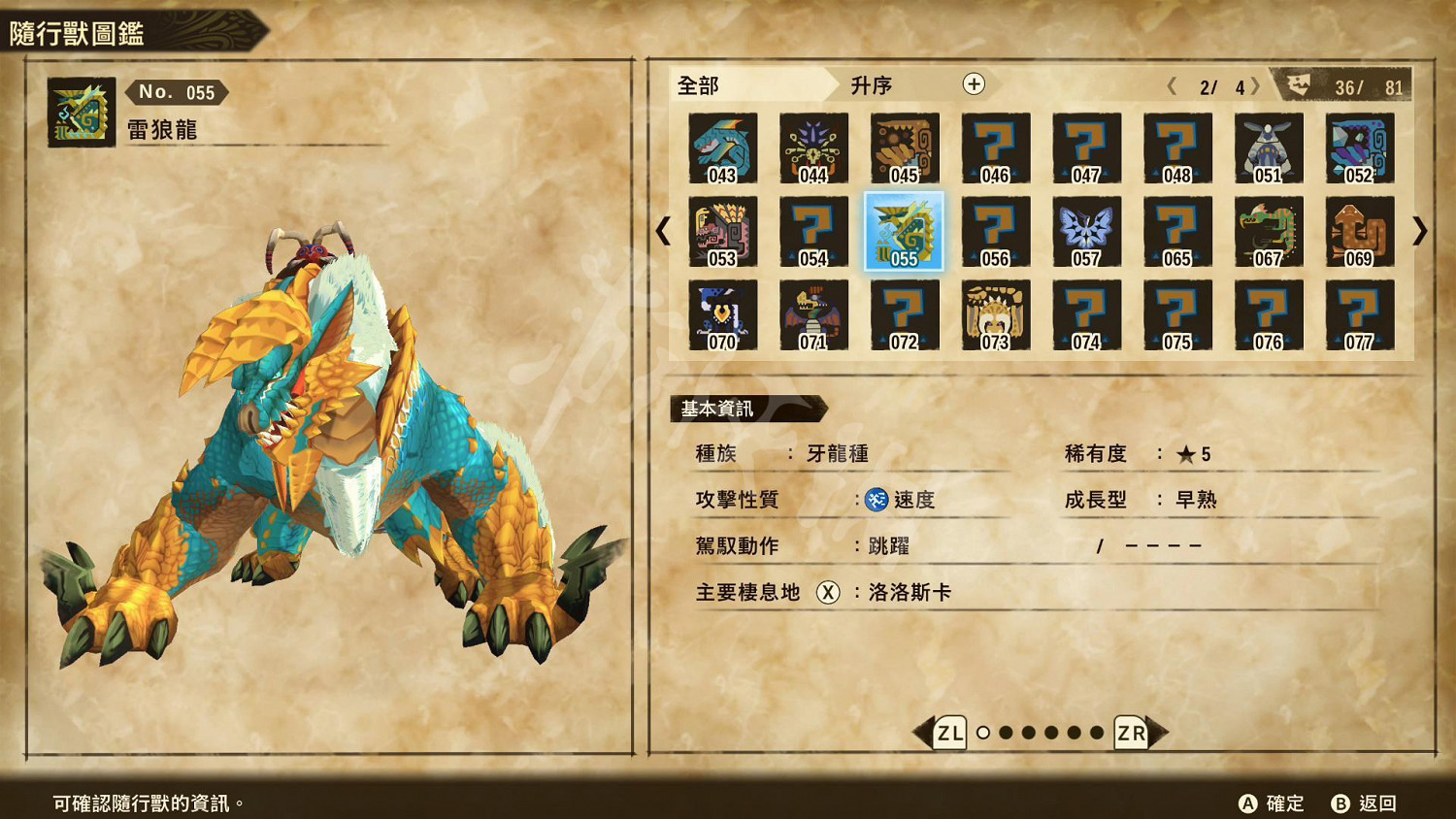Go to the next page with the right arrow
1456x819 pixels.
[x=1421, y=233]
